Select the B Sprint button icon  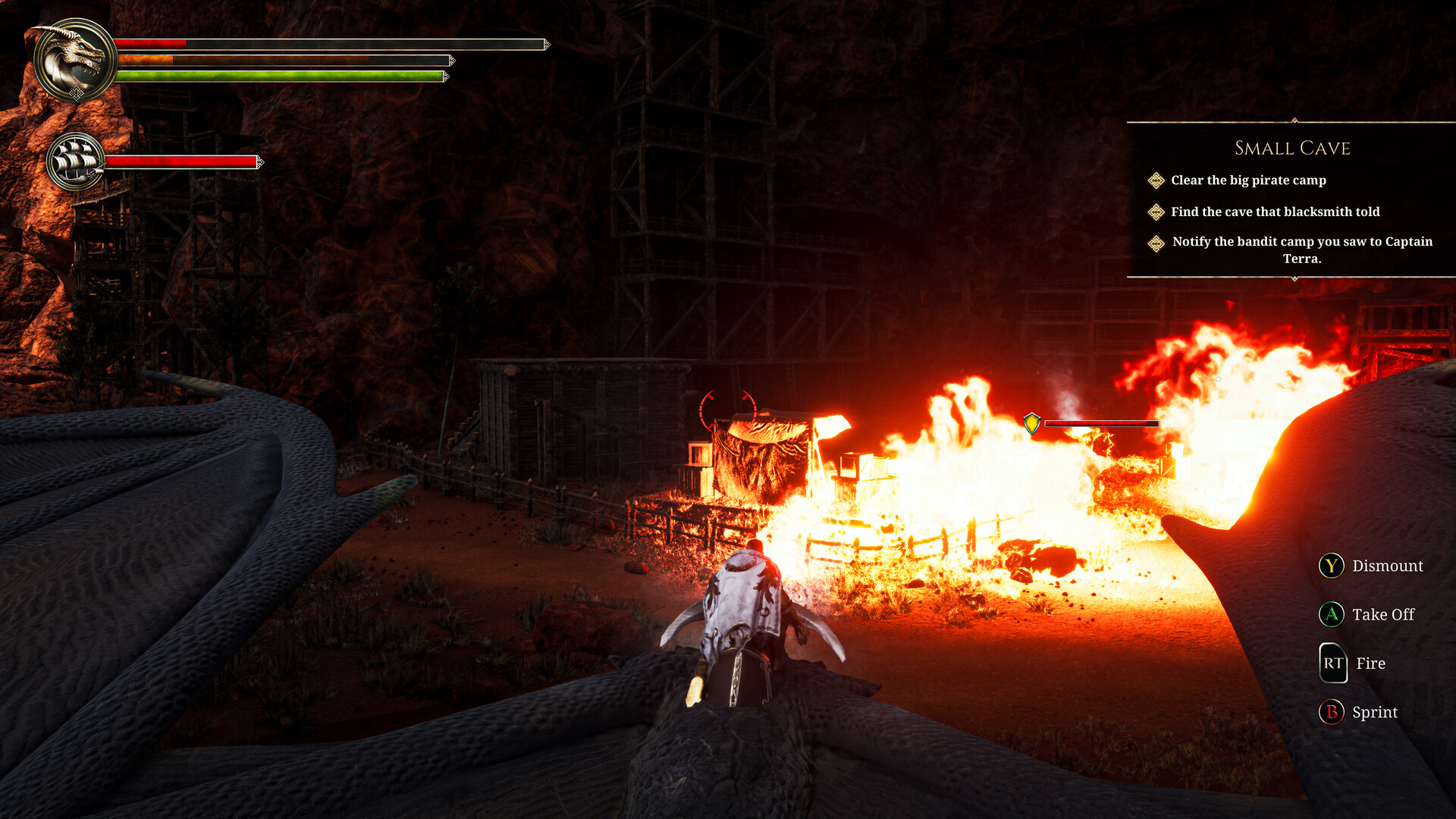1332,712
